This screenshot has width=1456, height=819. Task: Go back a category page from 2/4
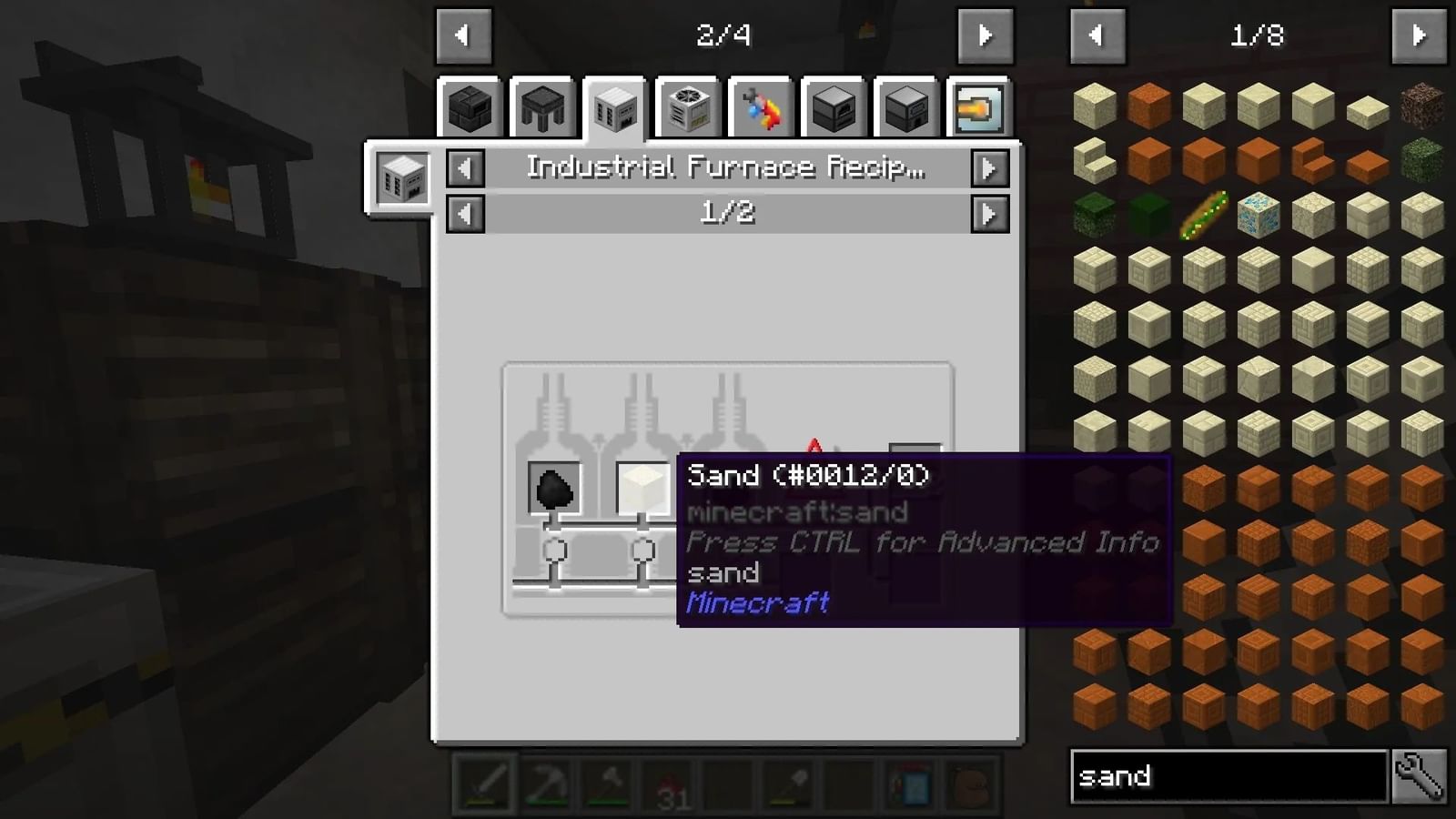click(464, 36)
